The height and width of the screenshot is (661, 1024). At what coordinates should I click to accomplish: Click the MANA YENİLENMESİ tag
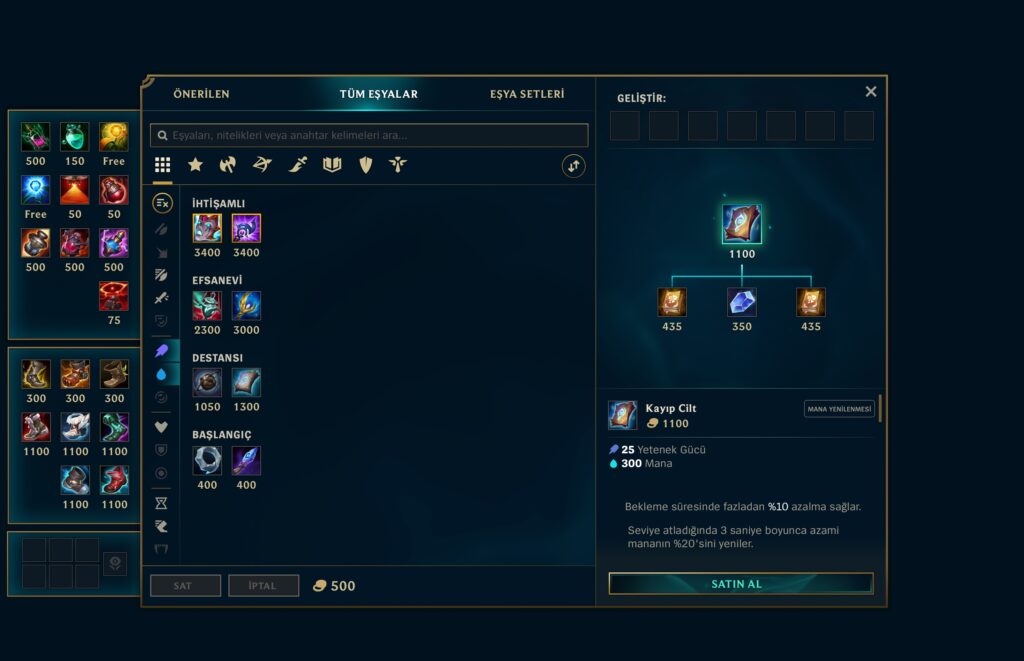click(x=840, y=409)
